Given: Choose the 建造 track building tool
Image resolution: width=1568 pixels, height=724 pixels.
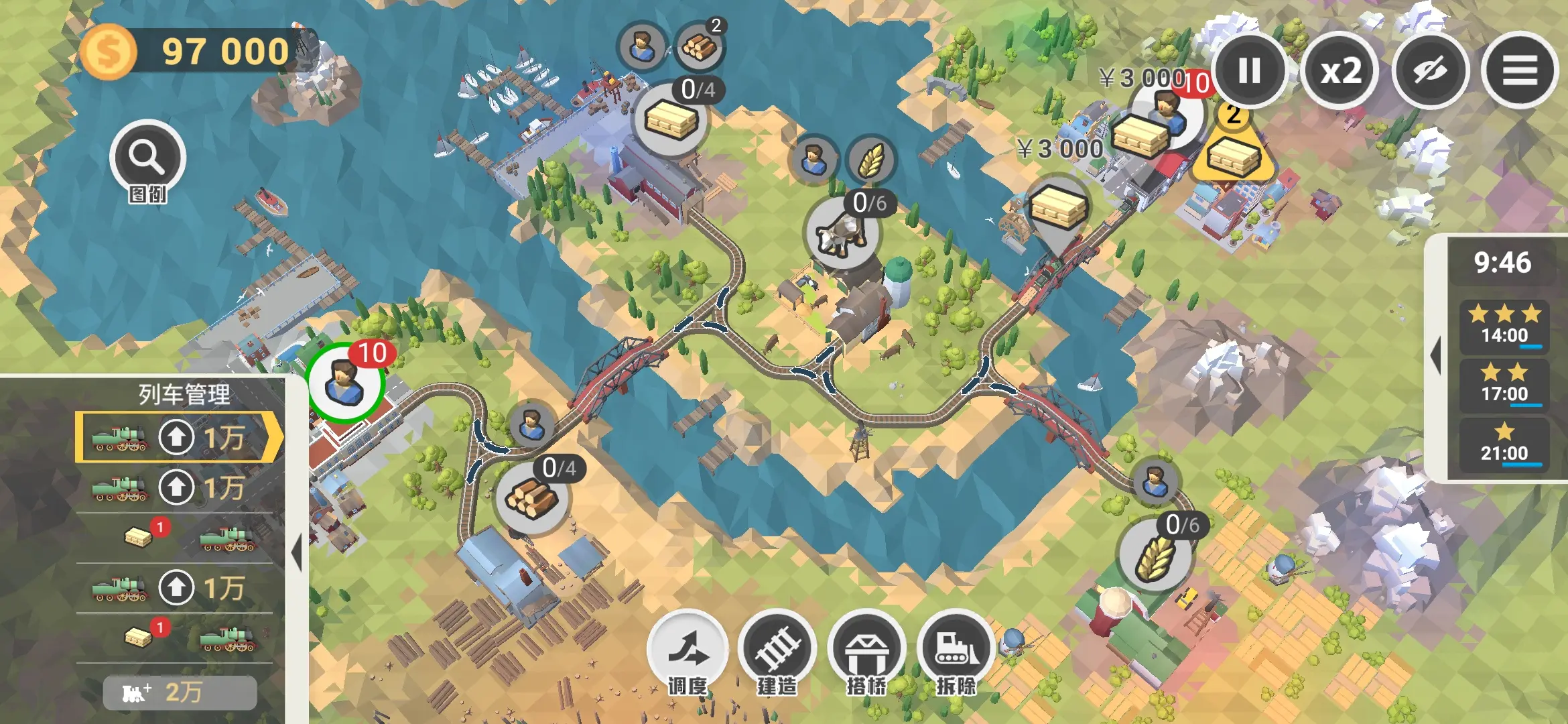Looking at the screenshot, I should (x=777, y=649).
